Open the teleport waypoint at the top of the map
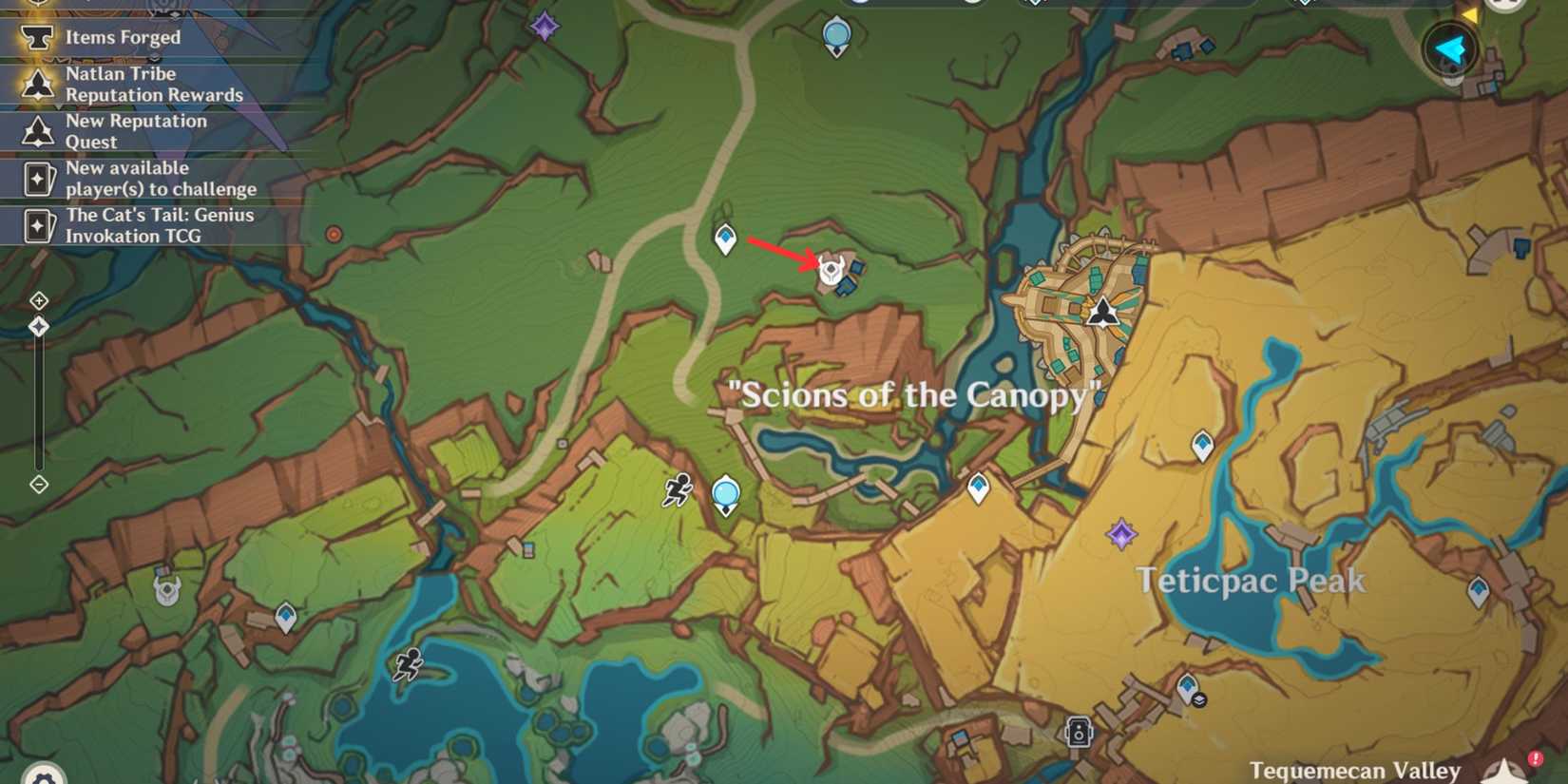This screenshot has height=784, width=1568. tap(837, 33)
